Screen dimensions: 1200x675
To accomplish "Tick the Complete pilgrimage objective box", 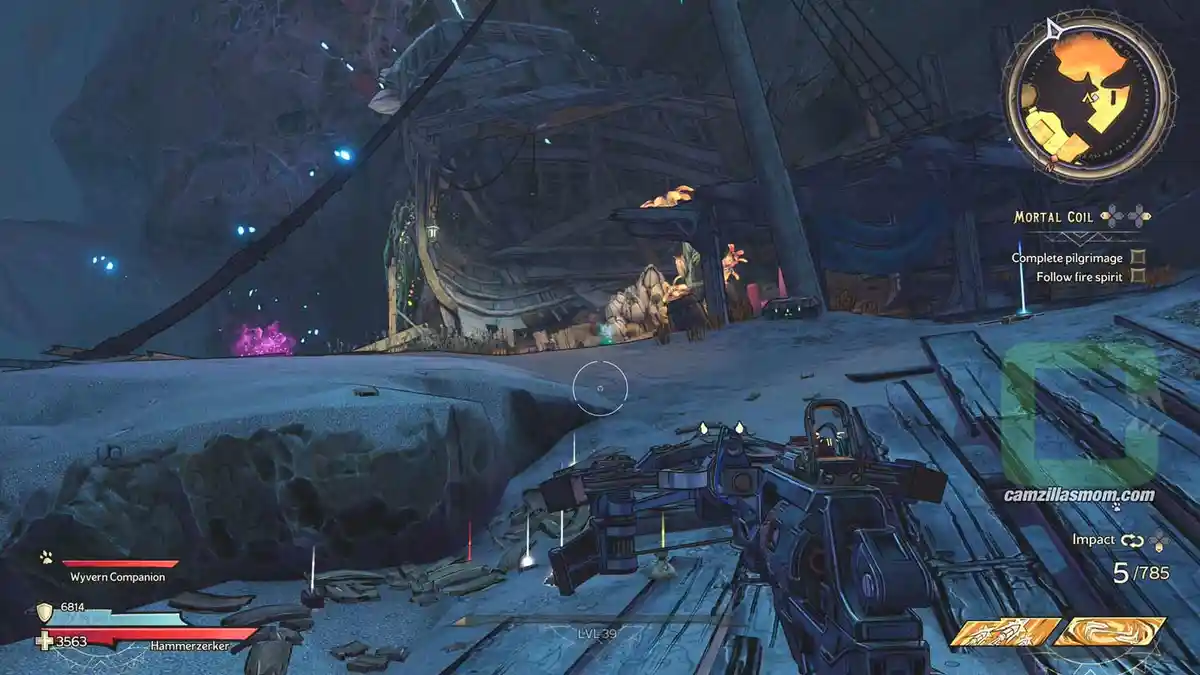I will [x=1138, y=257].
